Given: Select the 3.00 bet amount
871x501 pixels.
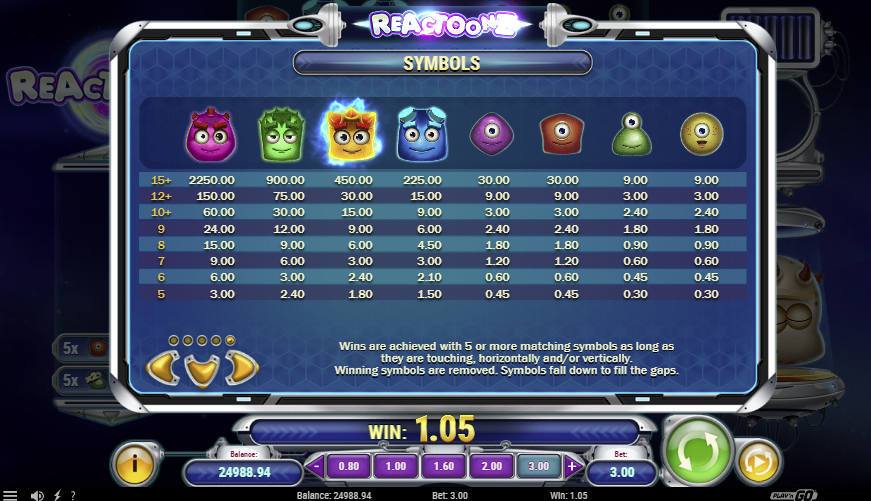Looking at the screenshot, I should [540, 465].
